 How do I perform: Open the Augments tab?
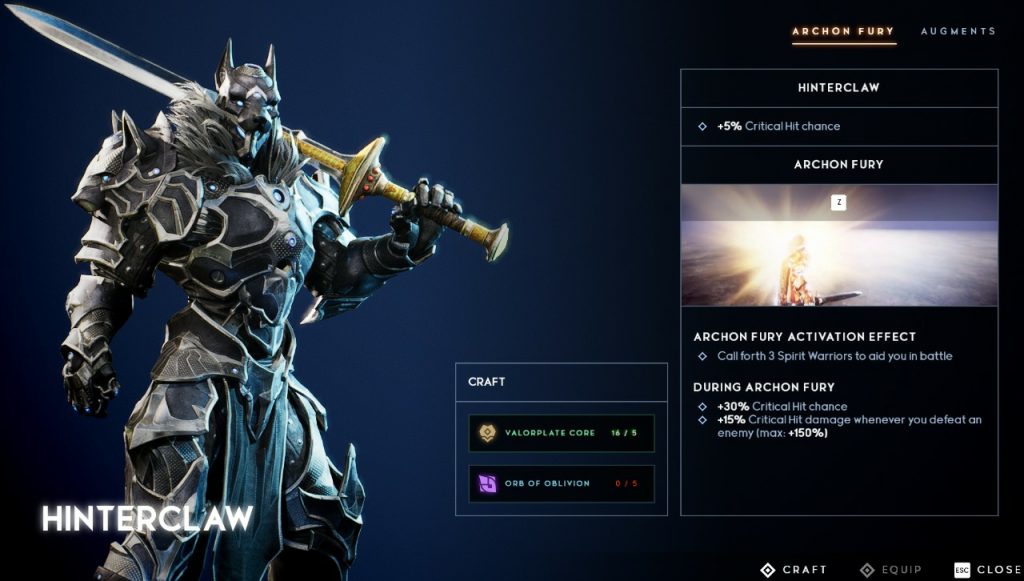(x=958, y=31)
